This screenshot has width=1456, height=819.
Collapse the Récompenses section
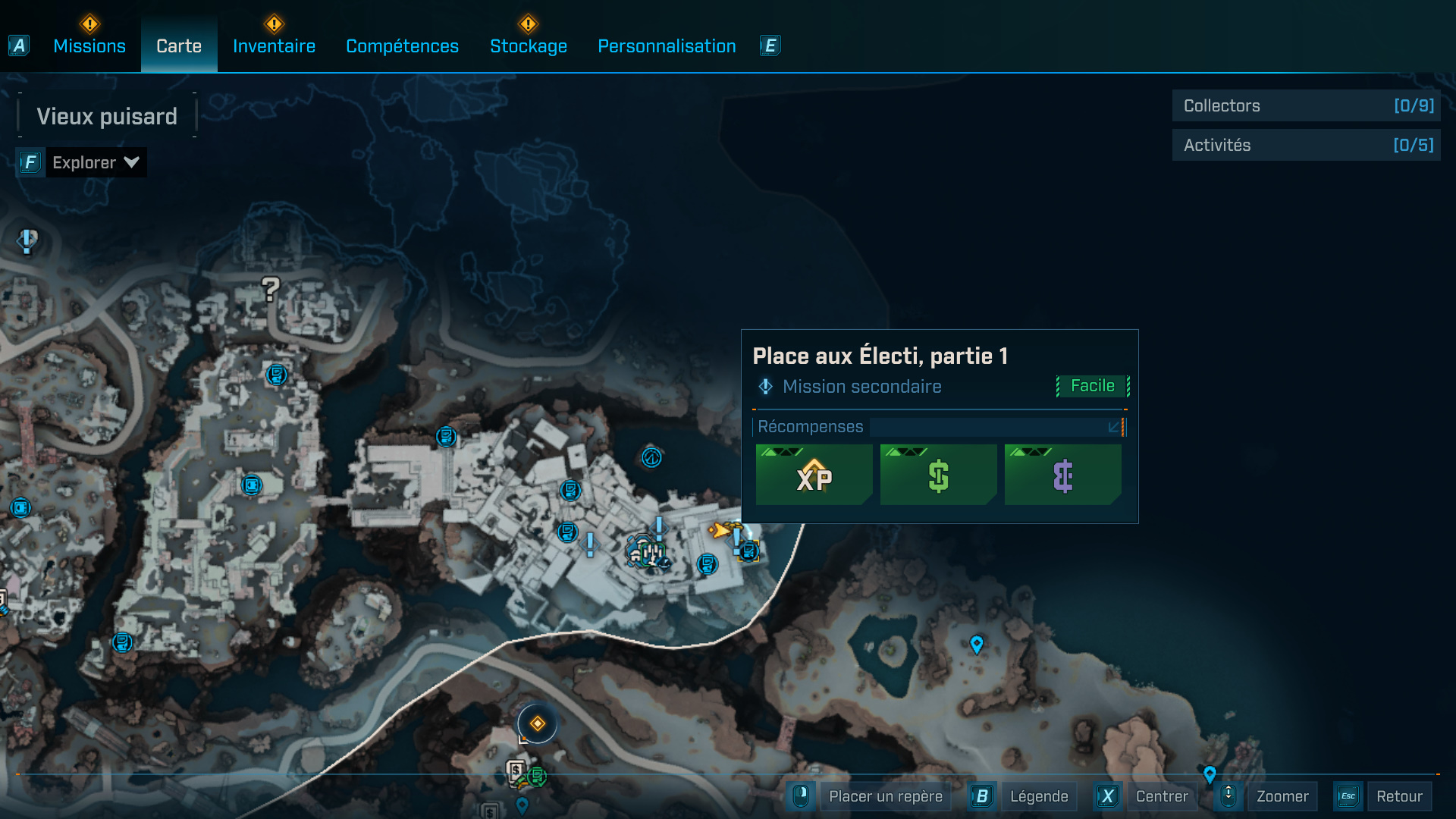click(x=1114, y=427)
